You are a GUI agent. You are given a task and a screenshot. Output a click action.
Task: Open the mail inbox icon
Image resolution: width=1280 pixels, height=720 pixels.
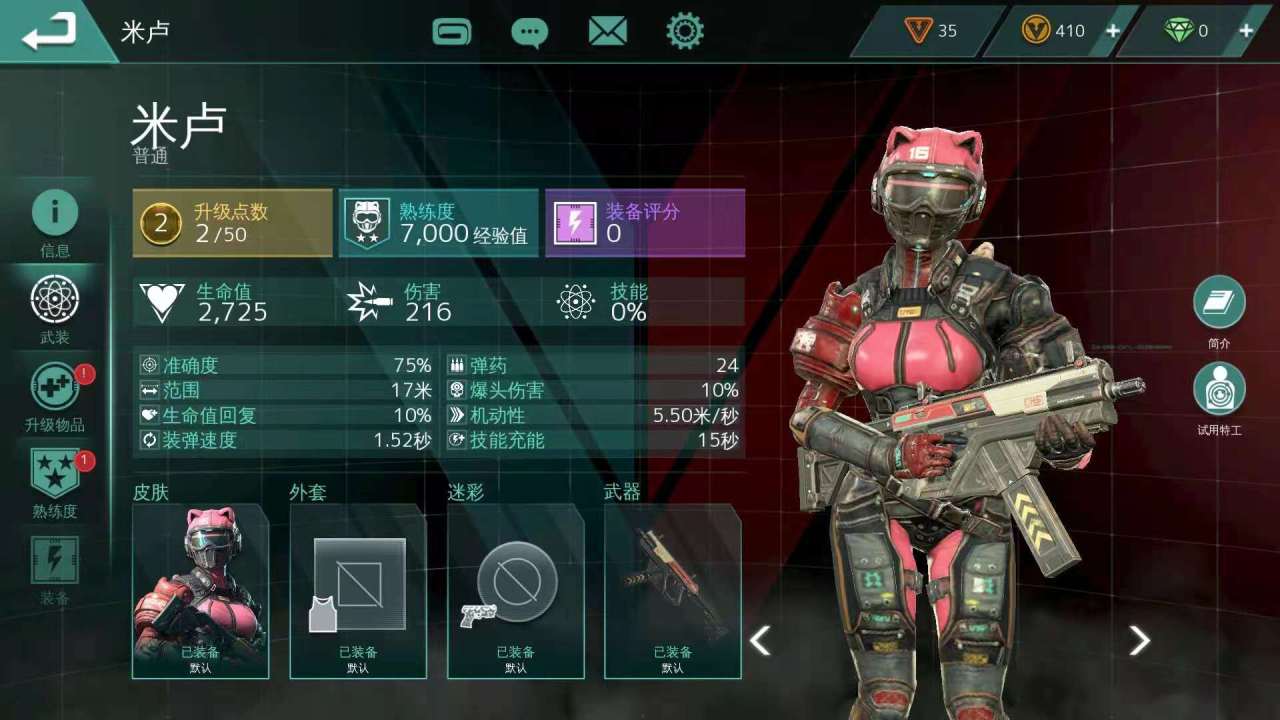point(608,31)
